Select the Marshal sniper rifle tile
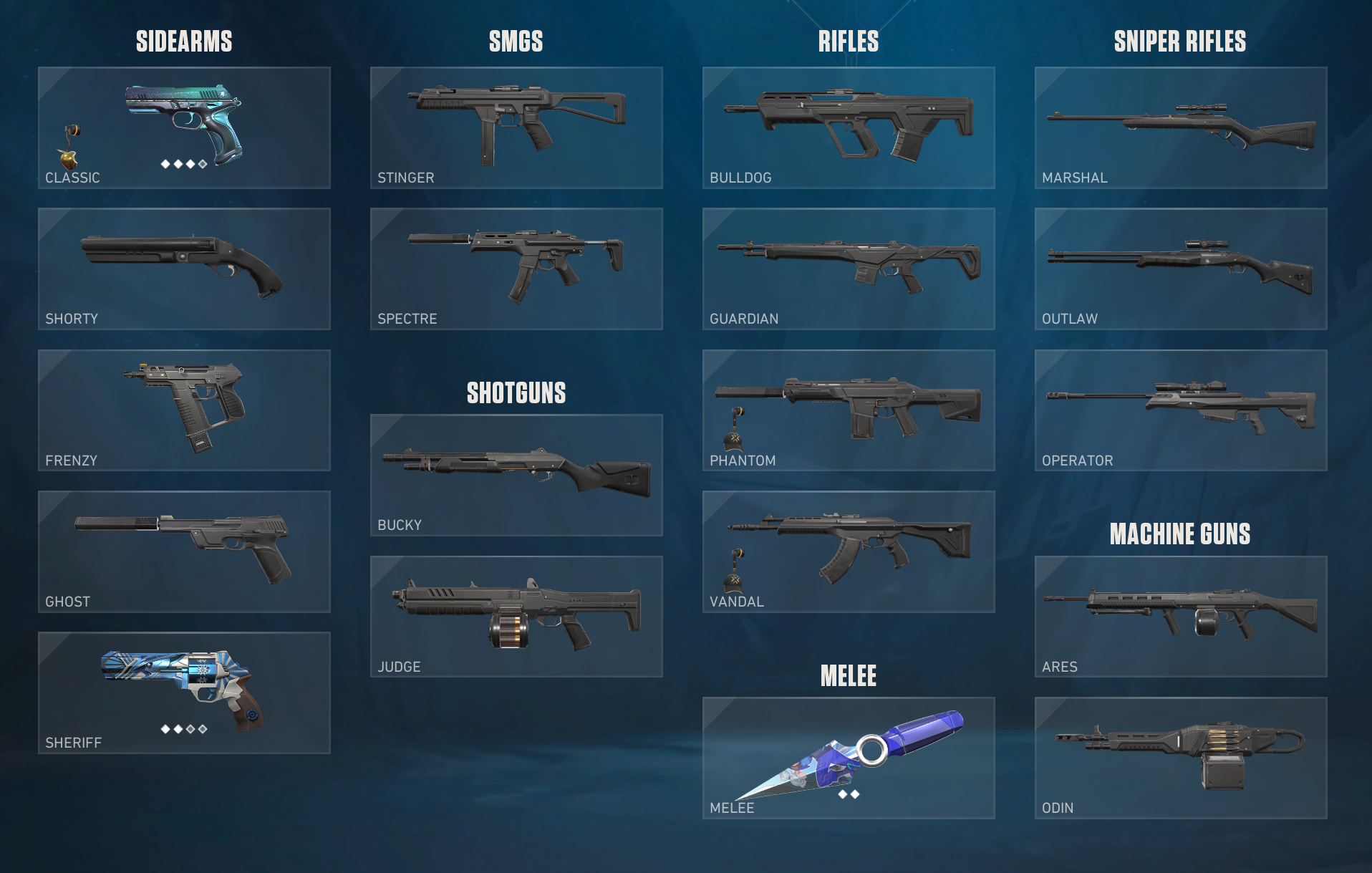Screen dimensions: 1372x873 [x=1181, y=127]
